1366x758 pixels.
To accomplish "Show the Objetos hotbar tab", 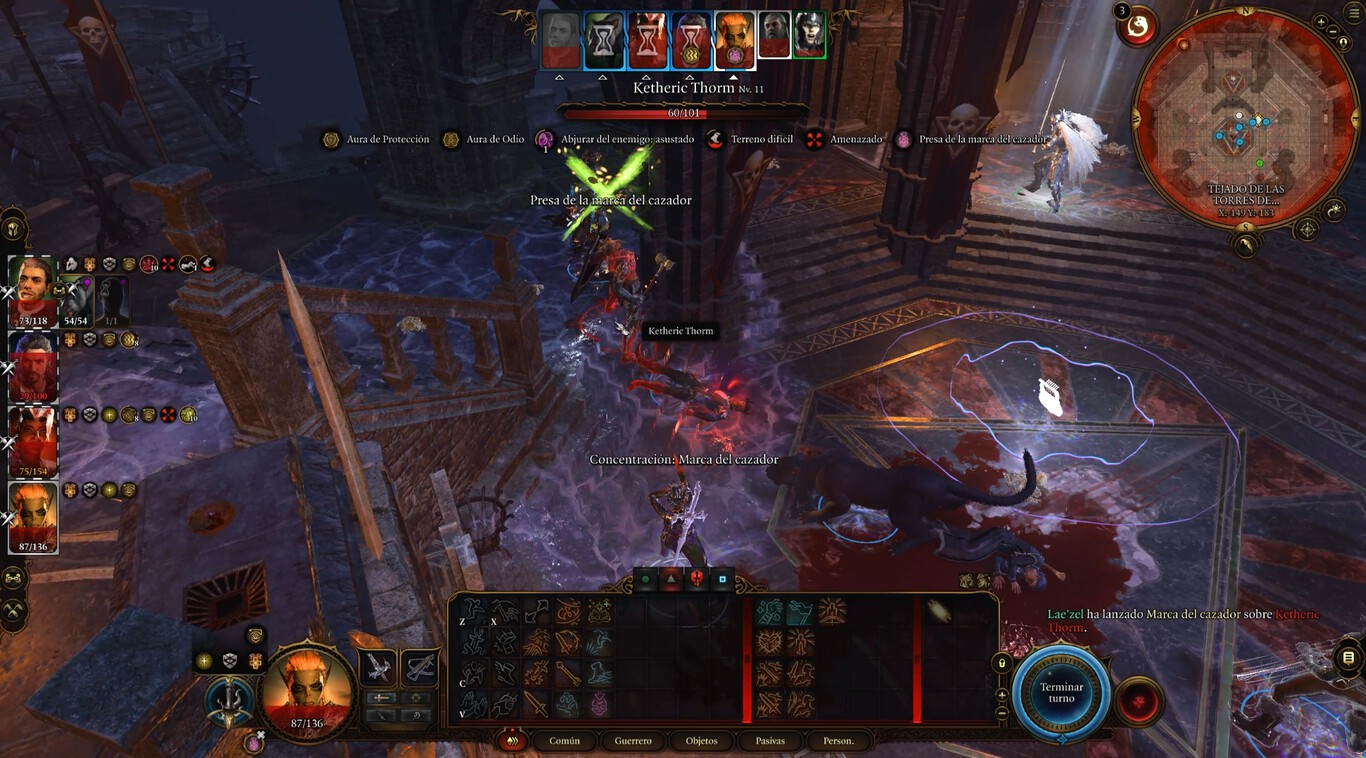I will tap(701, 741).
